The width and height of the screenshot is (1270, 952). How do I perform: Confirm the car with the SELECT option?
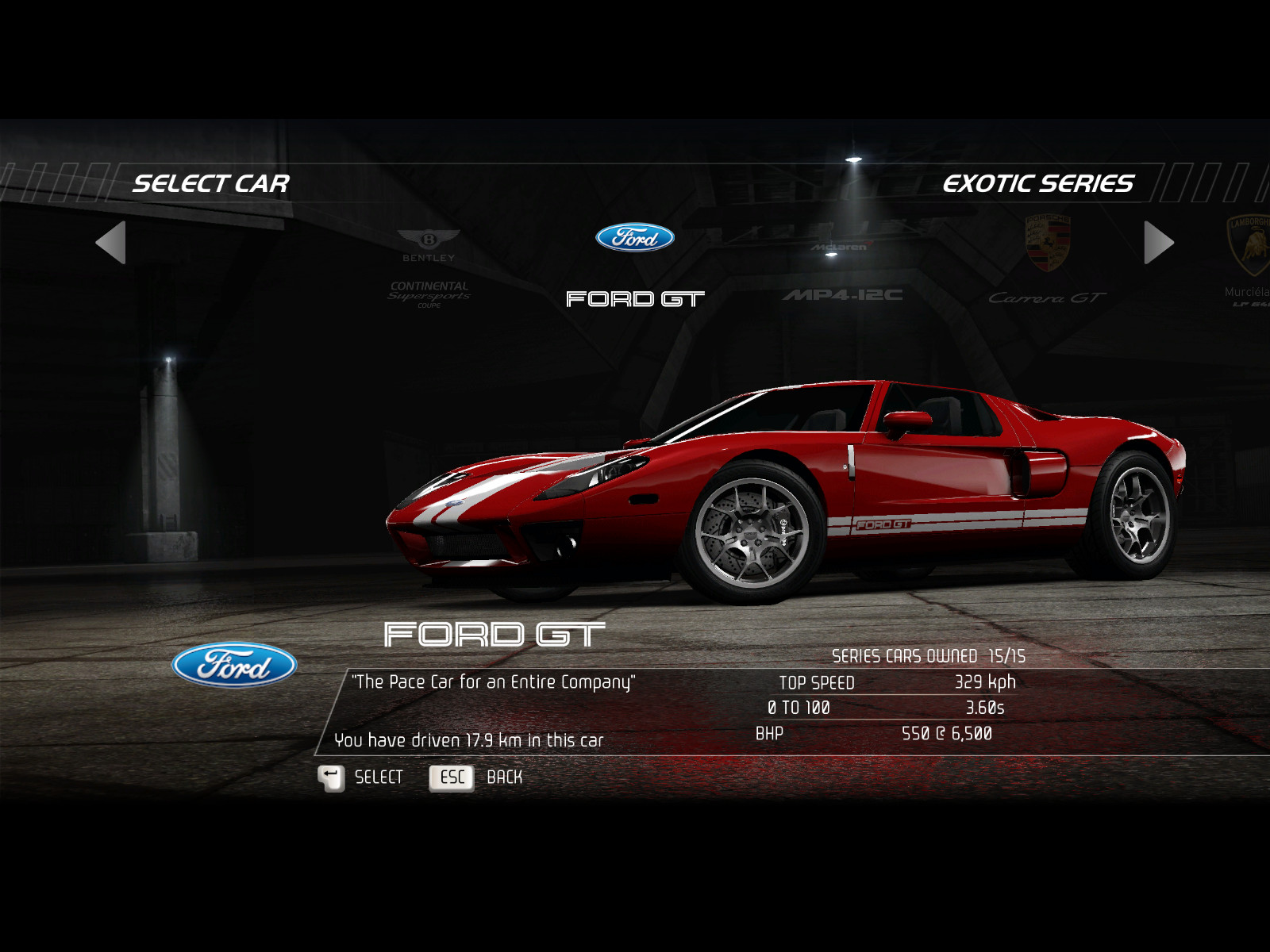pyautogui.click(x=361, y=777)
